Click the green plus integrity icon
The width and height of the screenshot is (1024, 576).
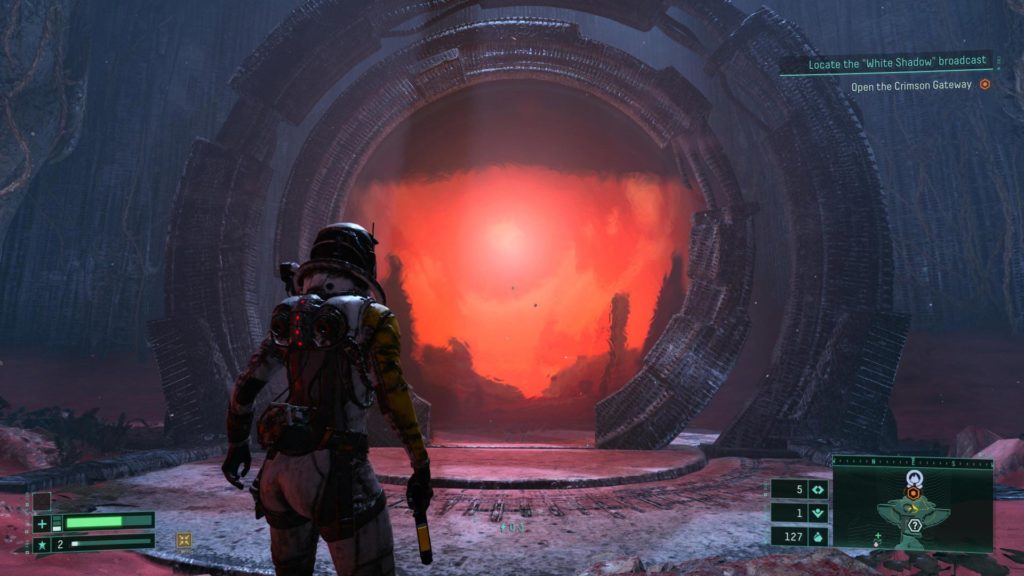pyautogui.click(x=42, y=523)
